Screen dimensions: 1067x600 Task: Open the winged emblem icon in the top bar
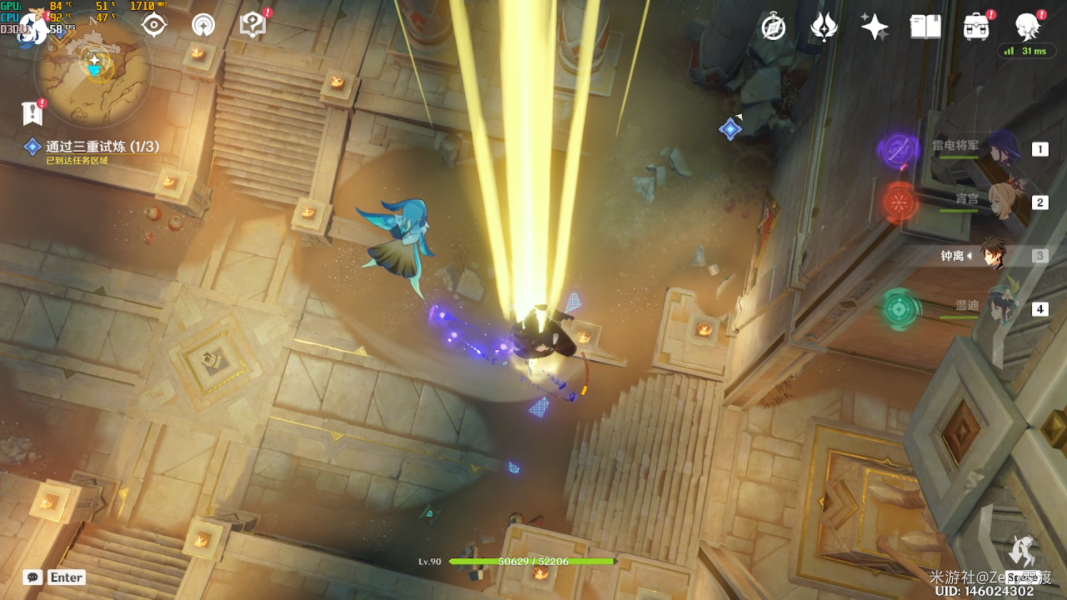click(823, 27)
